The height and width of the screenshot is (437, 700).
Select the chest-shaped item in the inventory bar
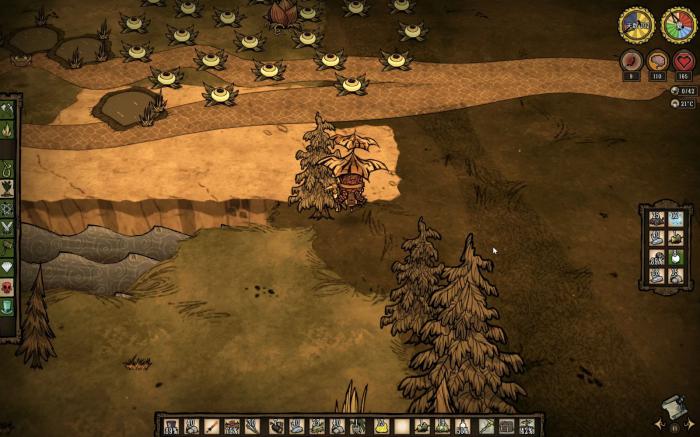tap(507, 427)
